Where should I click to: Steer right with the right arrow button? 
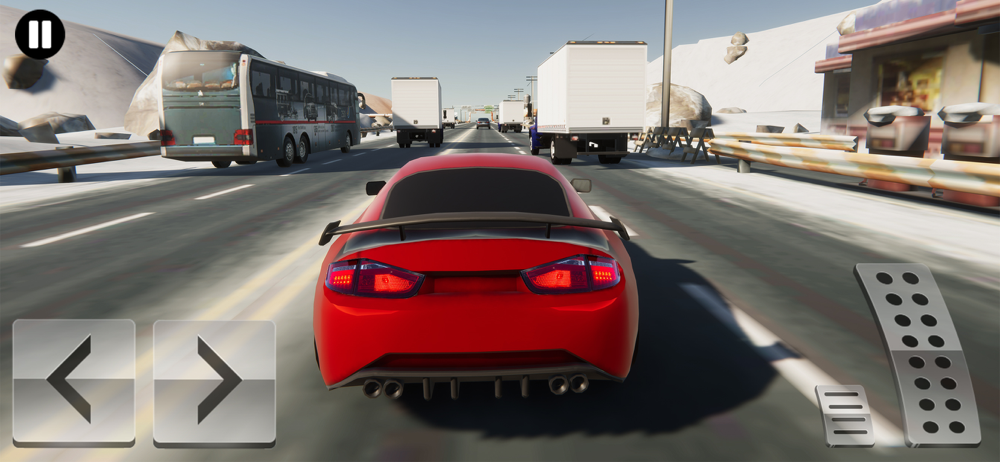(214, 380)
